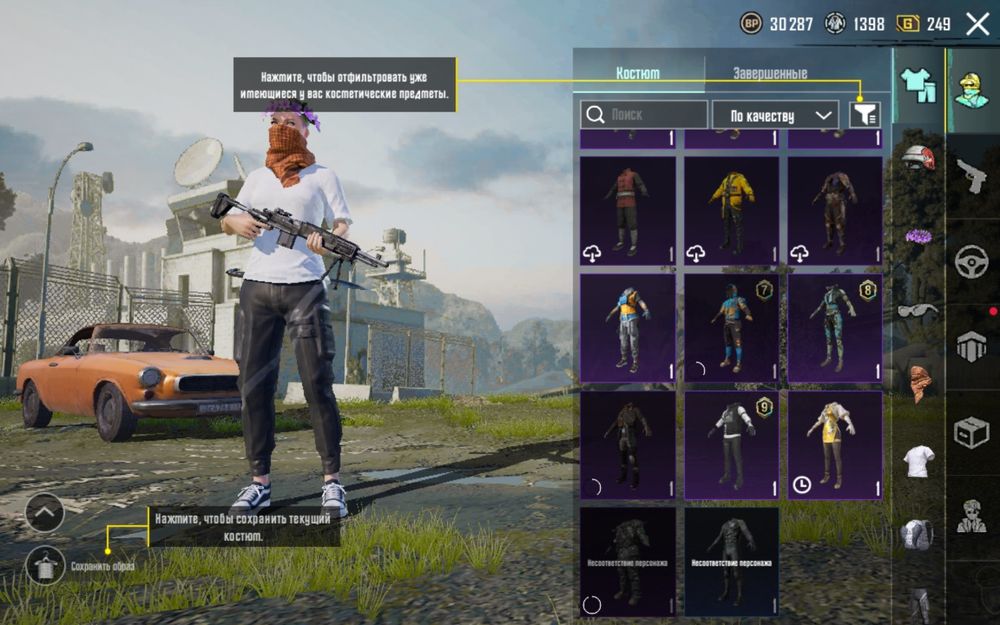Choose the yellow top costume with clock icon

point(835,445)
